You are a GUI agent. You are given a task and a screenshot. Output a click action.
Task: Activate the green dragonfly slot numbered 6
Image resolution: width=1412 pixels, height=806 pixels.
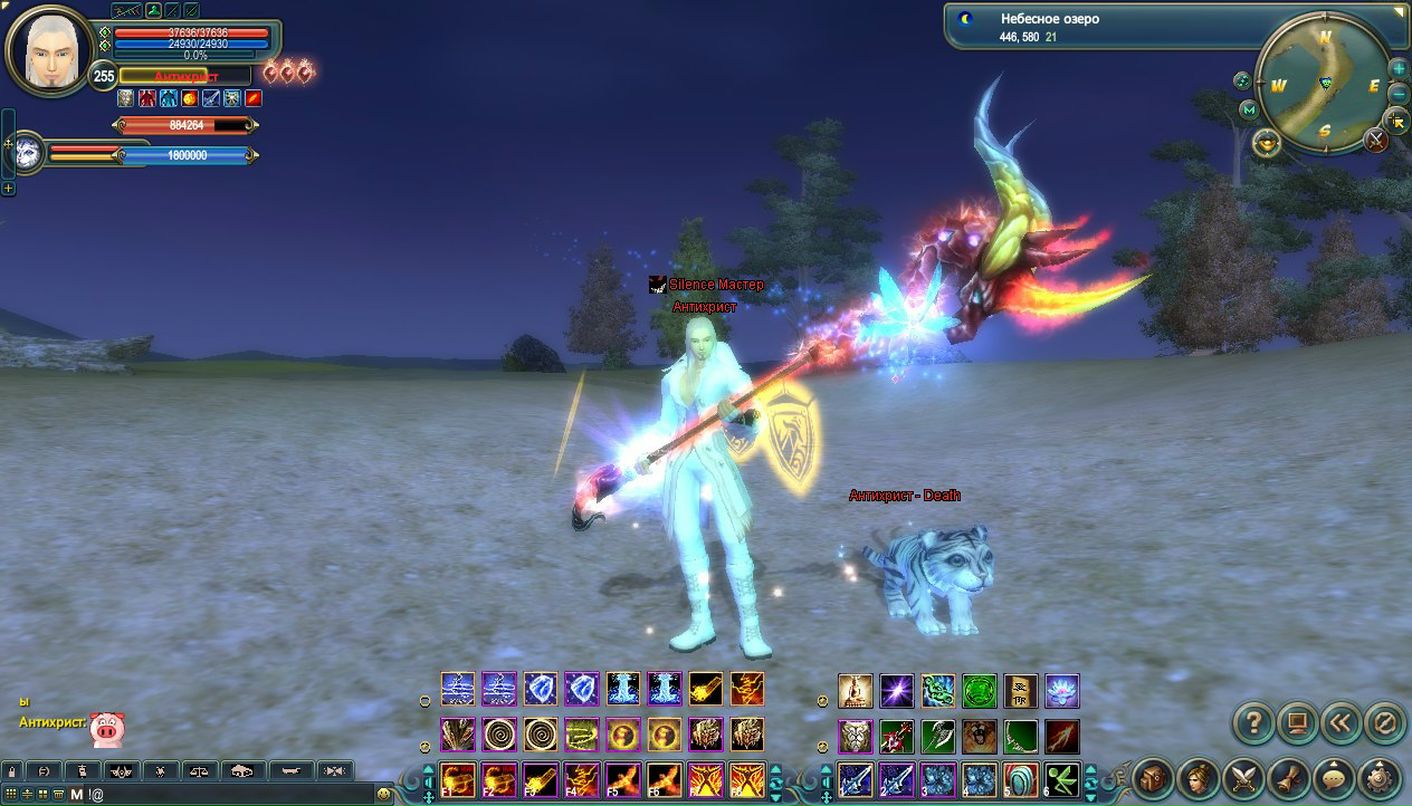click(x=1062, y=779)
